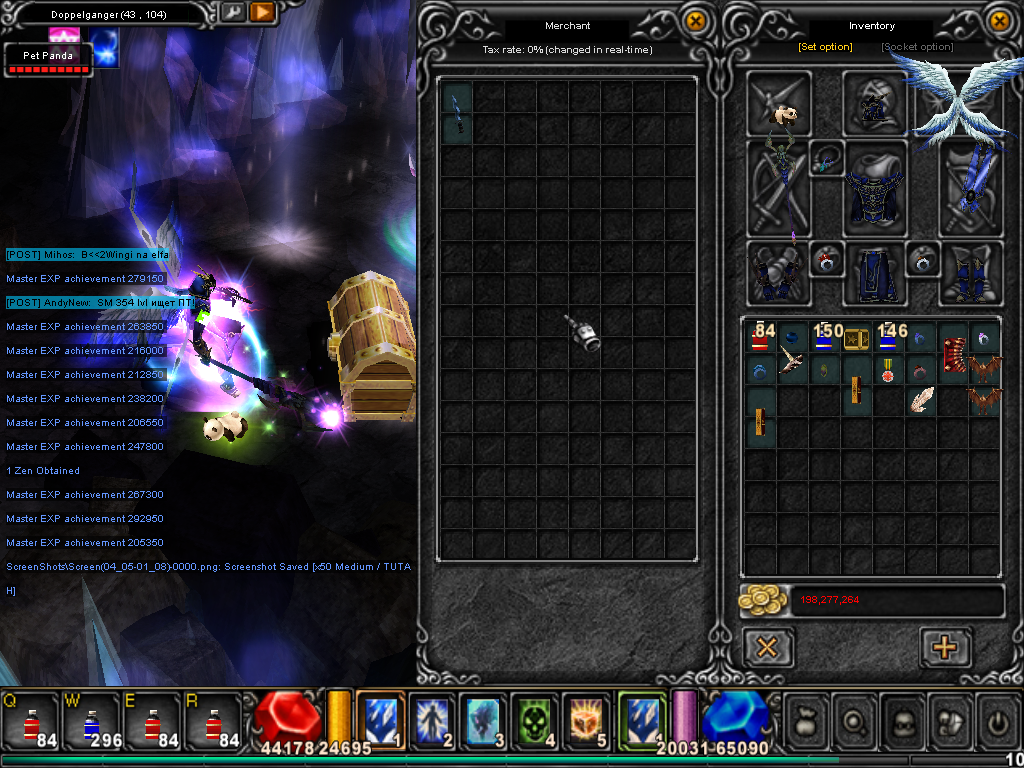Click the X button below the zen amount

coord(768,647)
